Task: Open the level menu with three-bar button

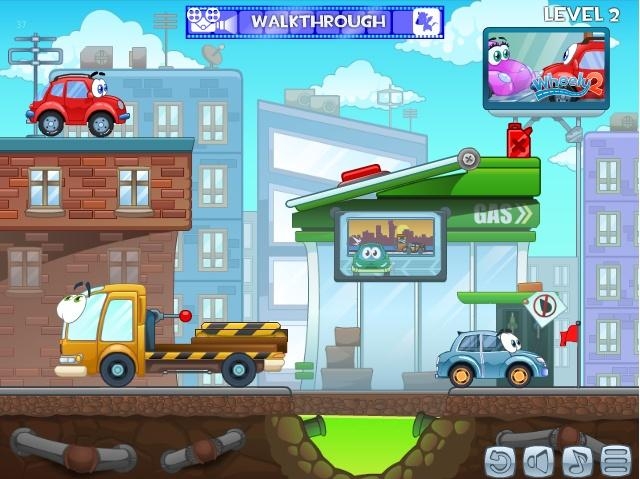Action: (616, 460)
